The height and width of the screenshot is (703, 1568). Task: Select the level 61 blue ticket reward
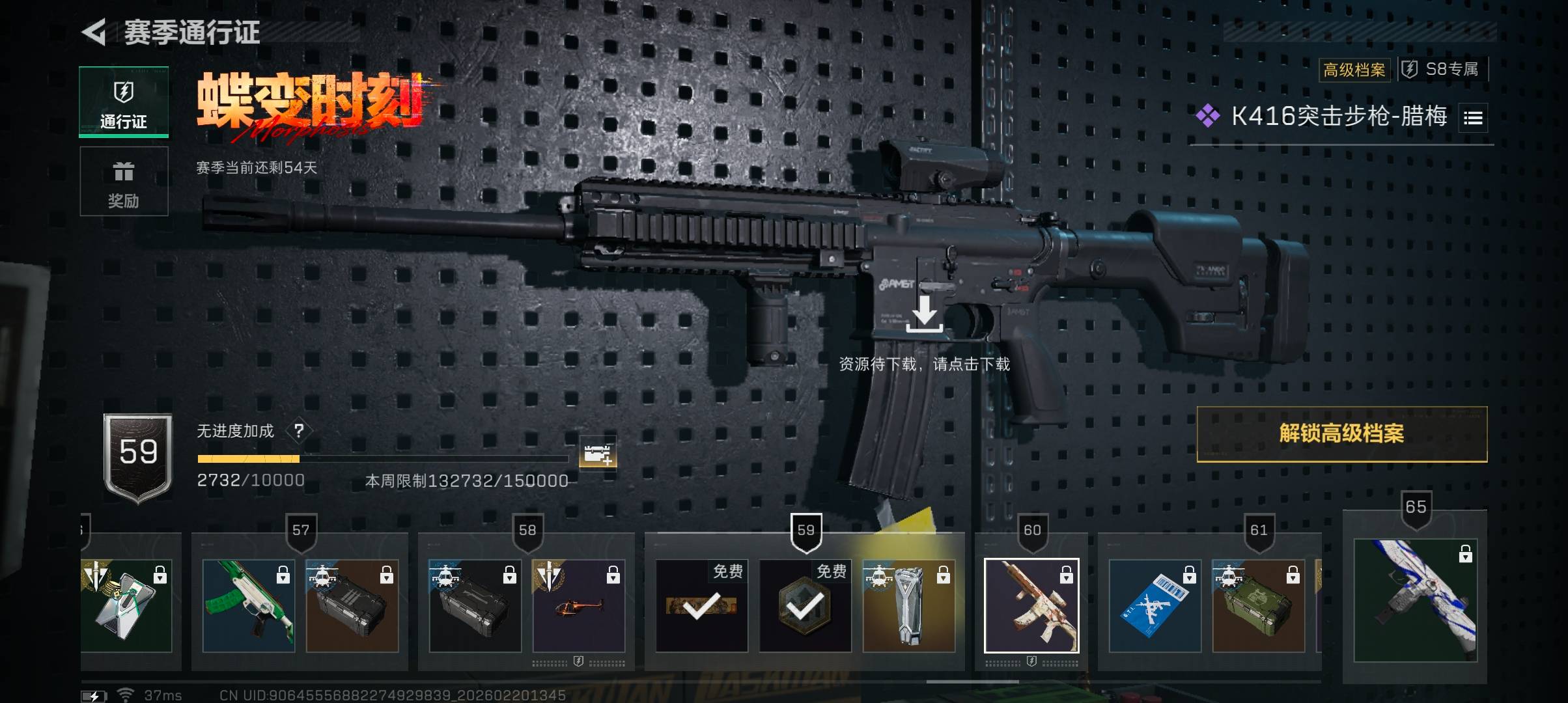coord(1155,605)
